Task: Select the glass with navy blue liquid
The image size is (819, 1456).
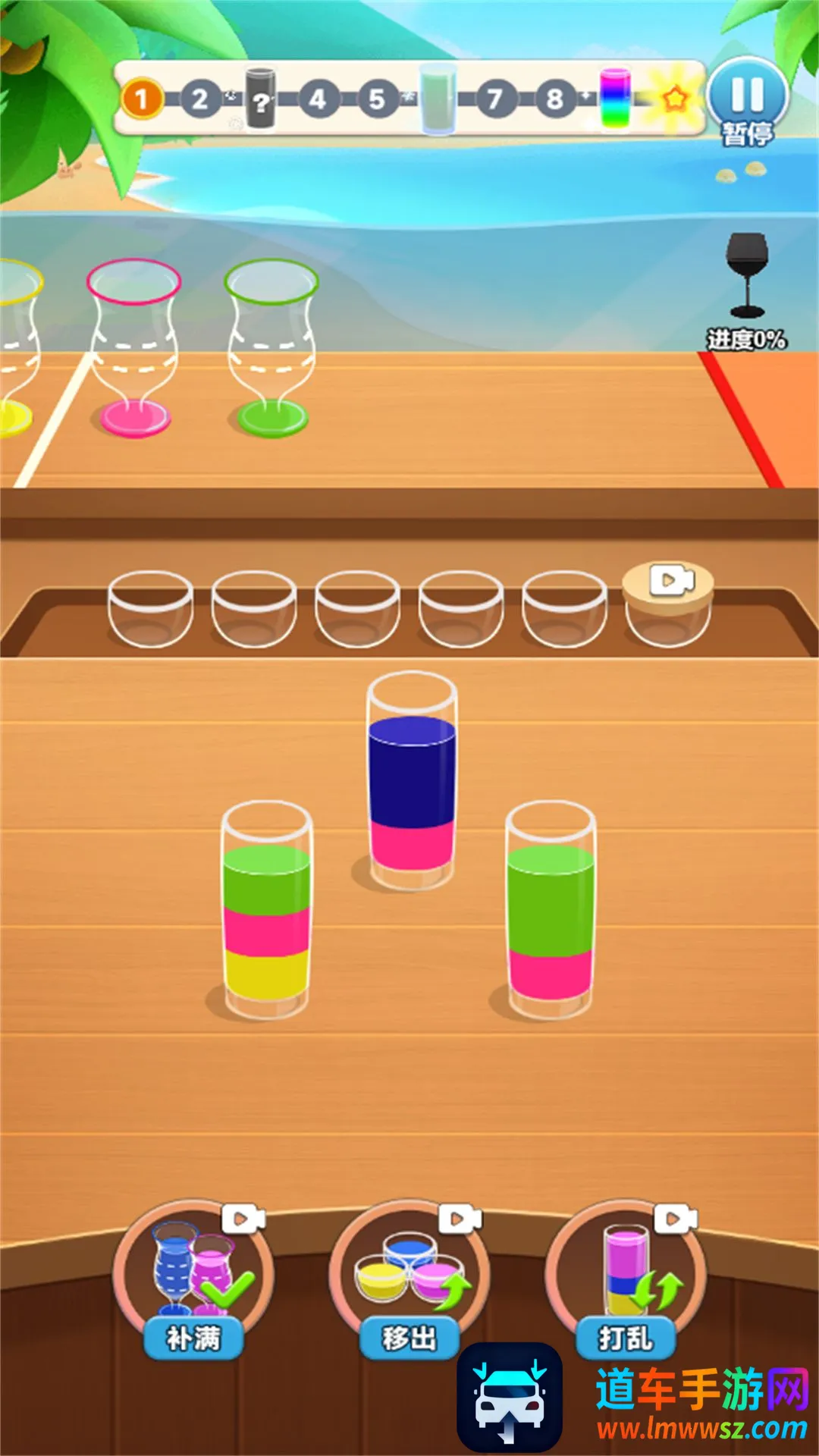Action: pyautogui.click(x=412, y=781)
